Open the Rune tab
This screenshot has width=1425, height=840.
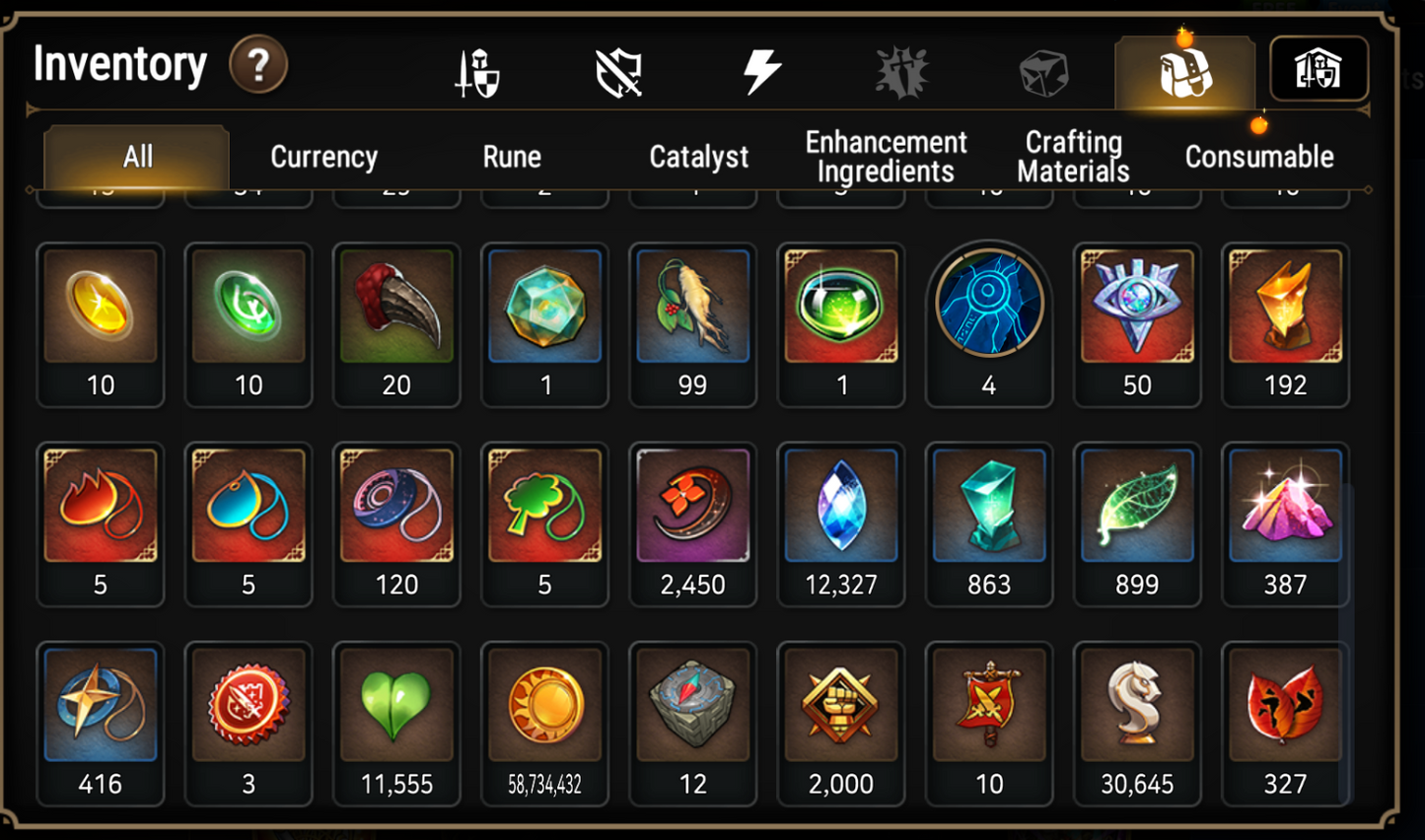511,156
